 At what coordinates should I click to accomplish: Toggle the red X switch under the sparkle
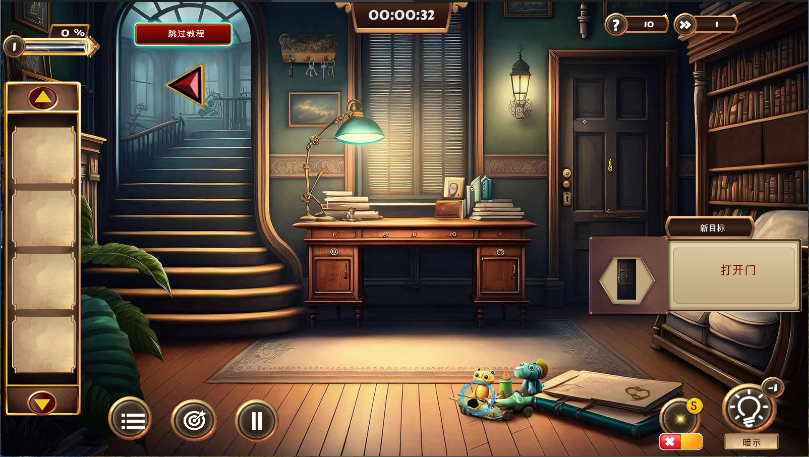[680, 441]
